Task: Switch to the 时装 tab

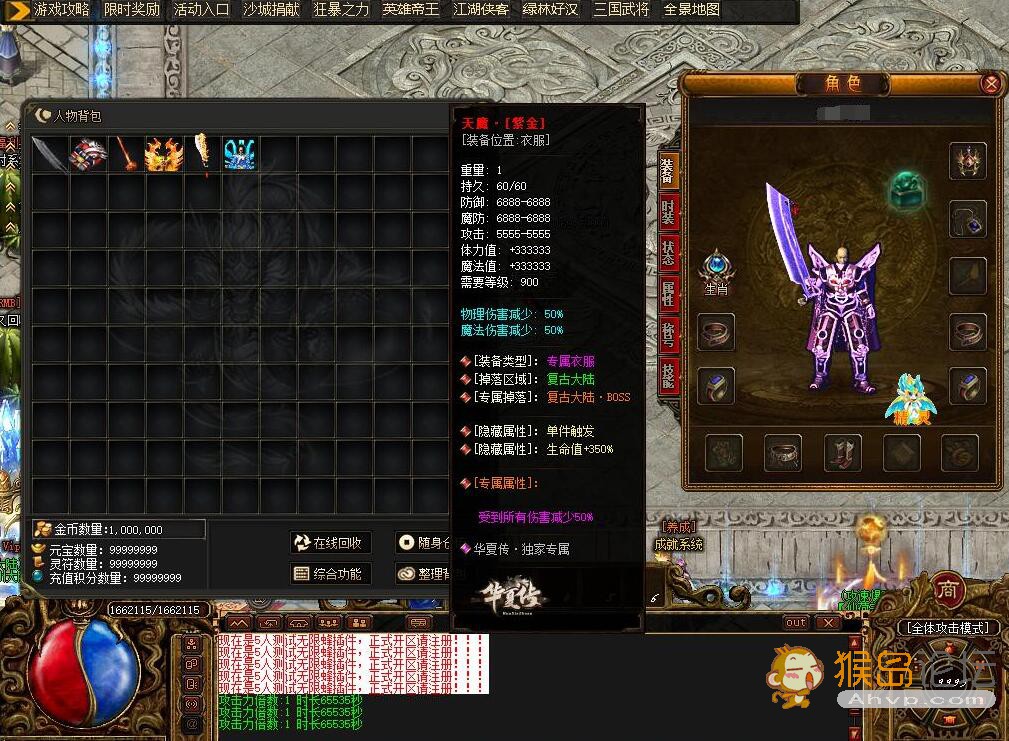Action: tap(668, 214)
